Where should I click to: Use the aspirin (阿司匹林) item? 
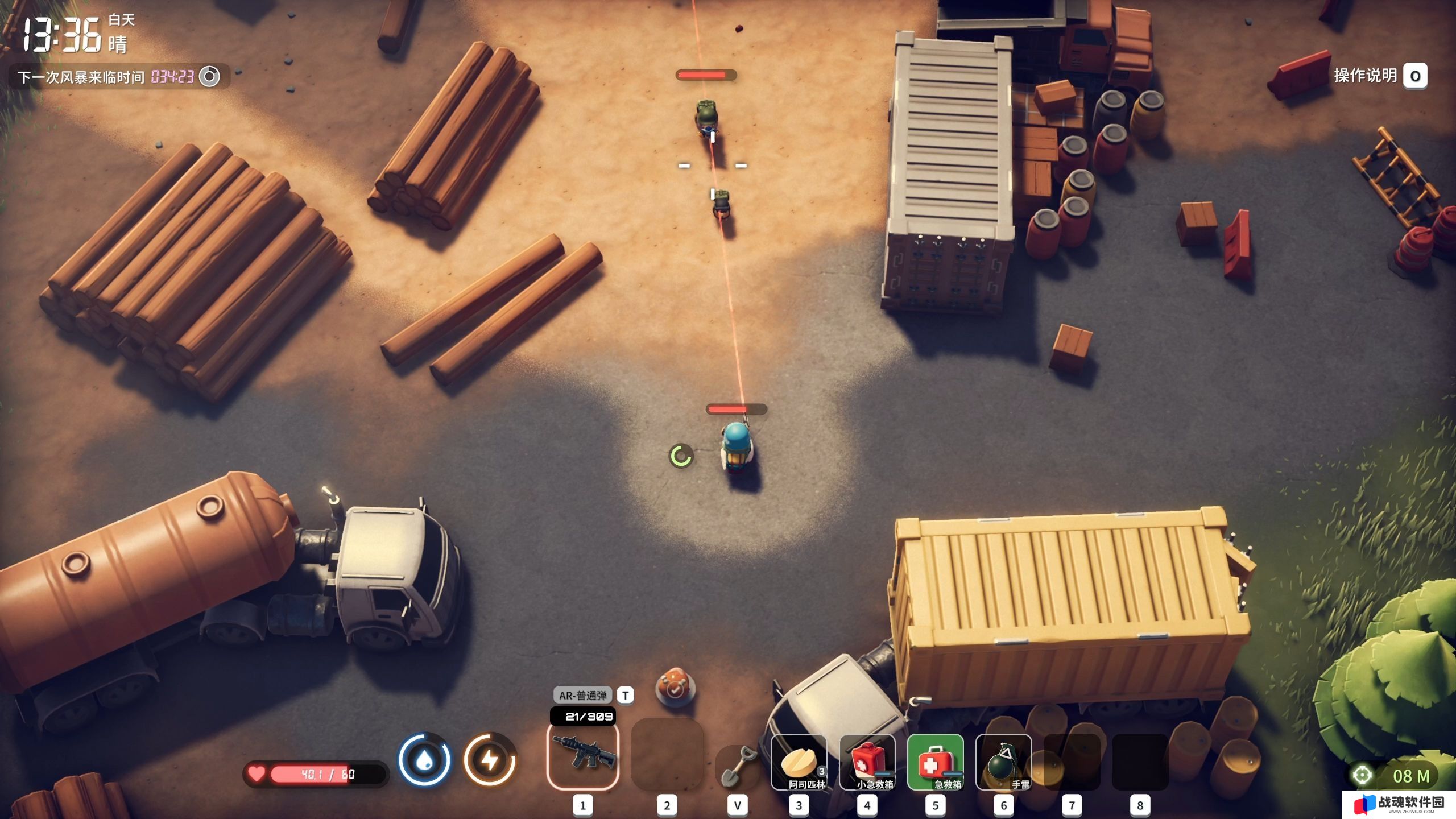pos(799,762)
